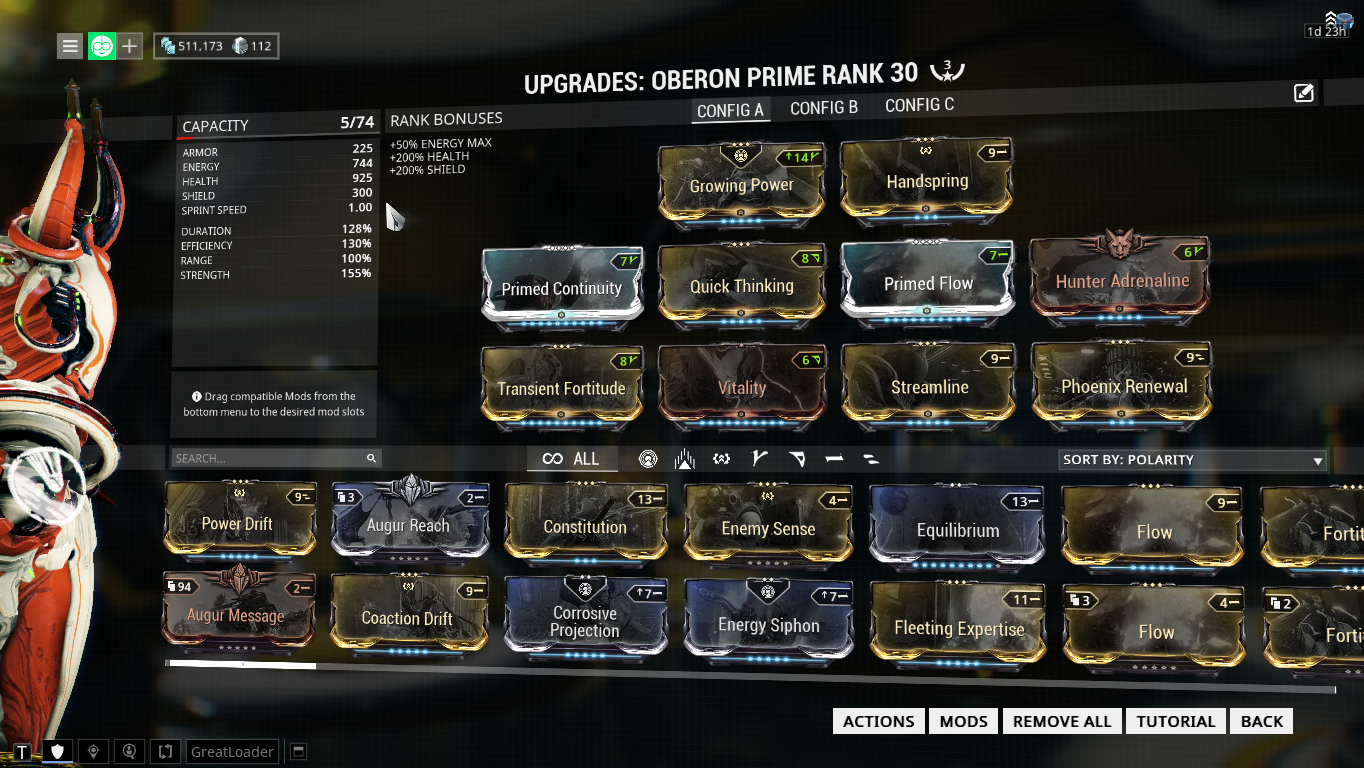The height and width of the screenshot is (768, 1364).
Task: Click the equipped Vitality mod
Action: pos(742,387)
